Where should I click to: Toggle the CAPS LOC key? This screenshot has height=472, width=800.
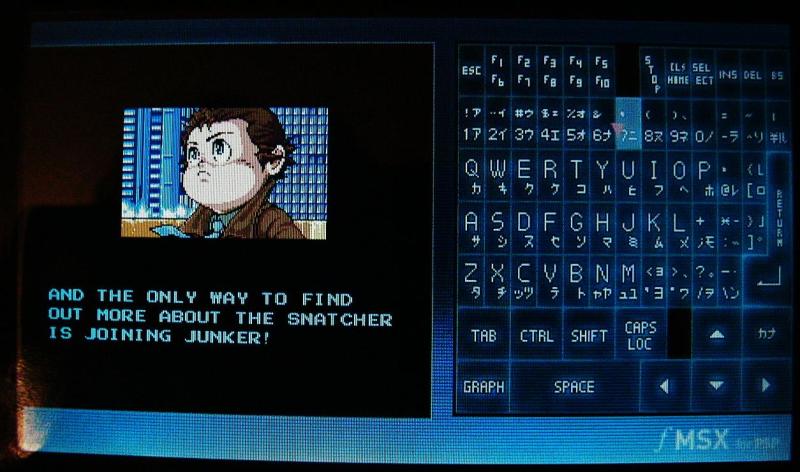(x=640, y=335)
